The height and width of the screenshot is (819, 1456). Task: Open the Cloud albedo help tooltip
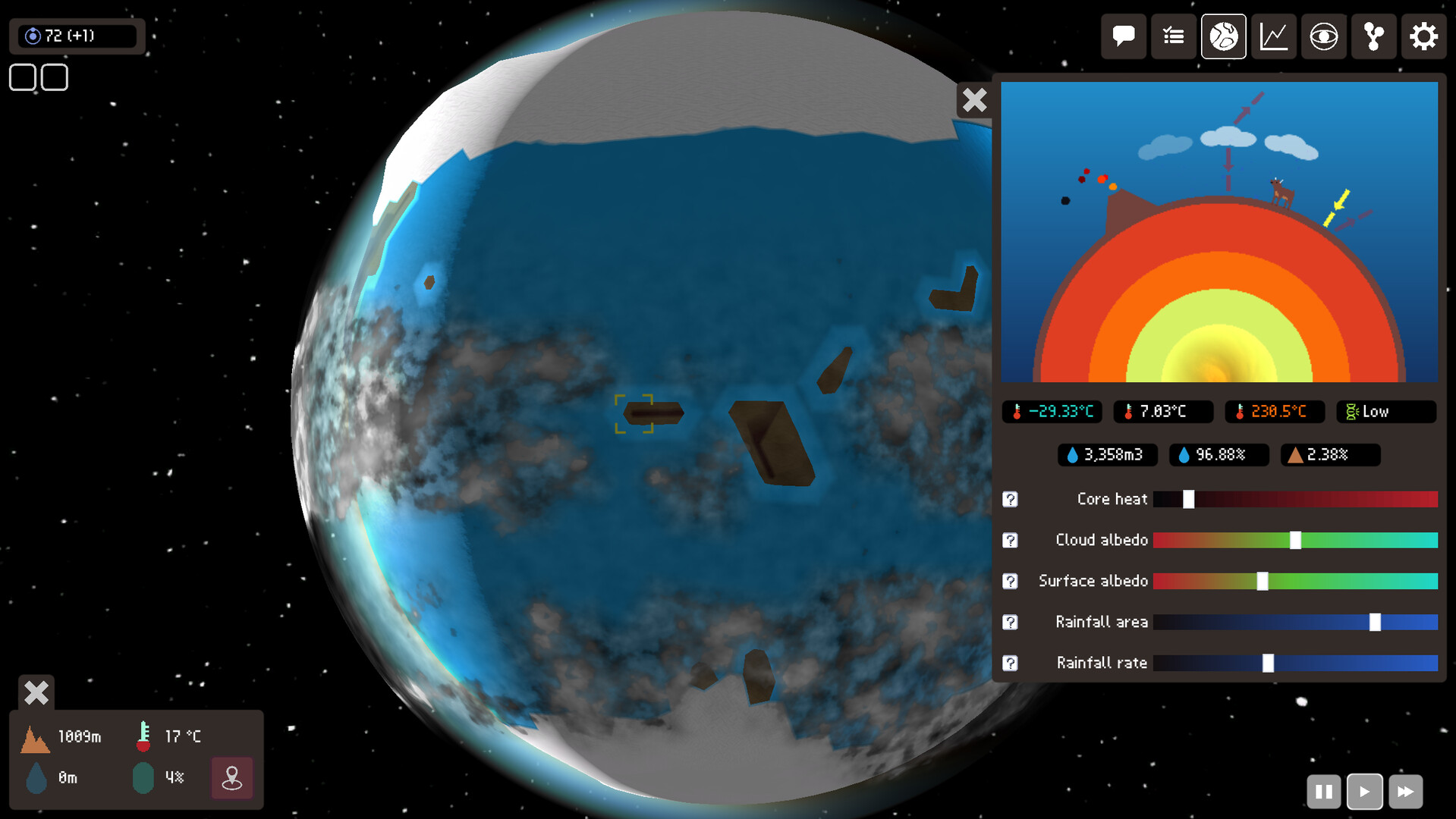pos(1011,540)
